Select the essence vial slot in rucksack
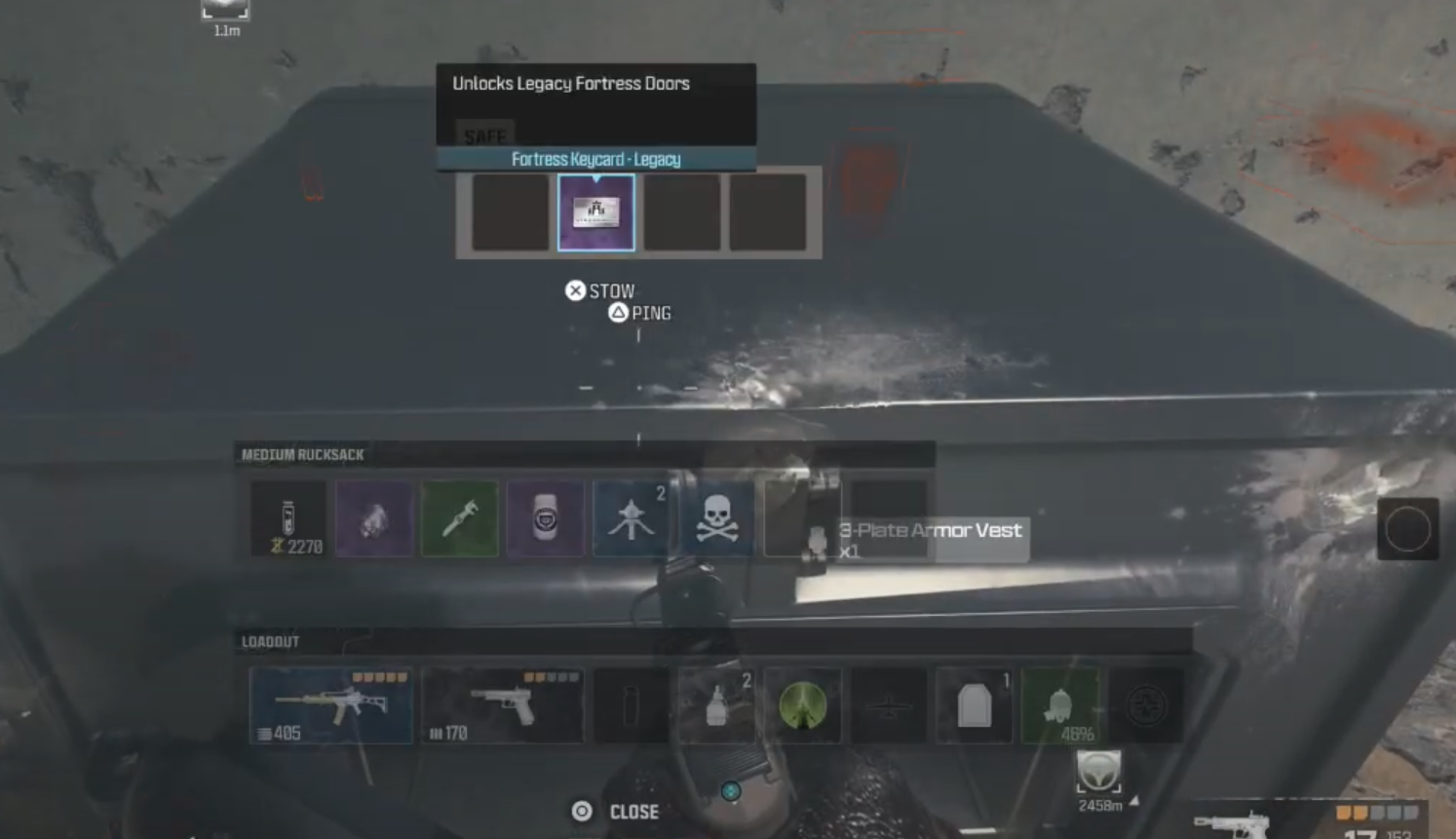 coord(288,519)
